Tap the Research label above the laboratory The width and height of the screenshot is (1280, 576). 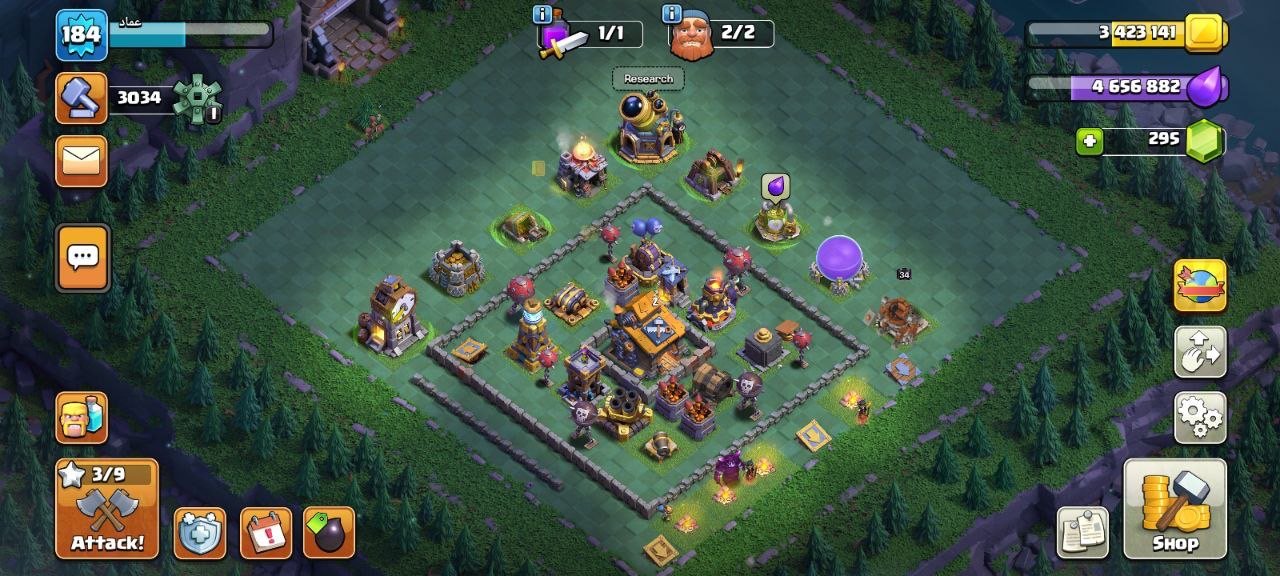tap(648, 79)
